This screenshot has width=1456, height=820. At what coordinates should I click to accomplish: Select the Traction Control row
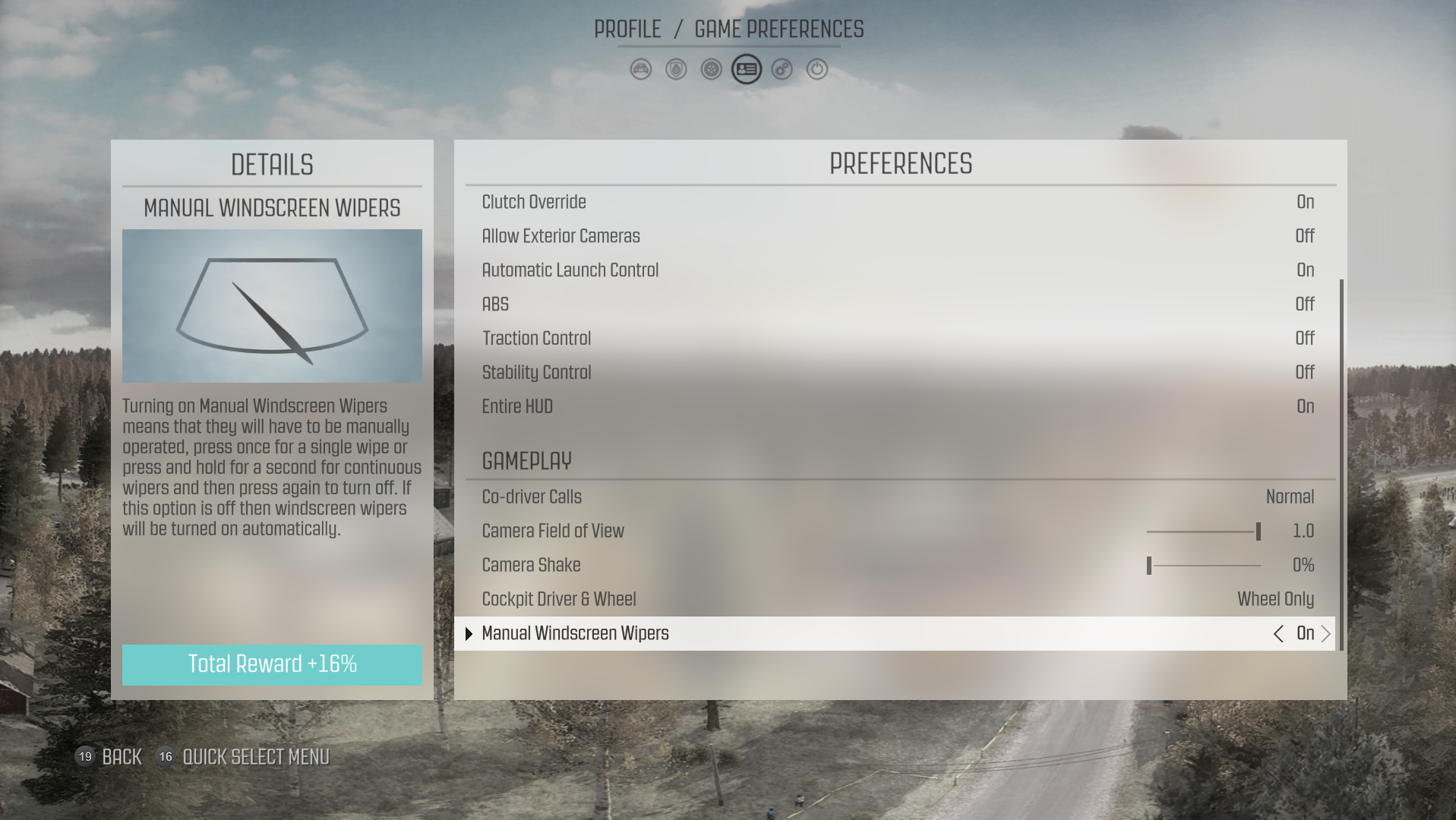click(x=898, y=339)
